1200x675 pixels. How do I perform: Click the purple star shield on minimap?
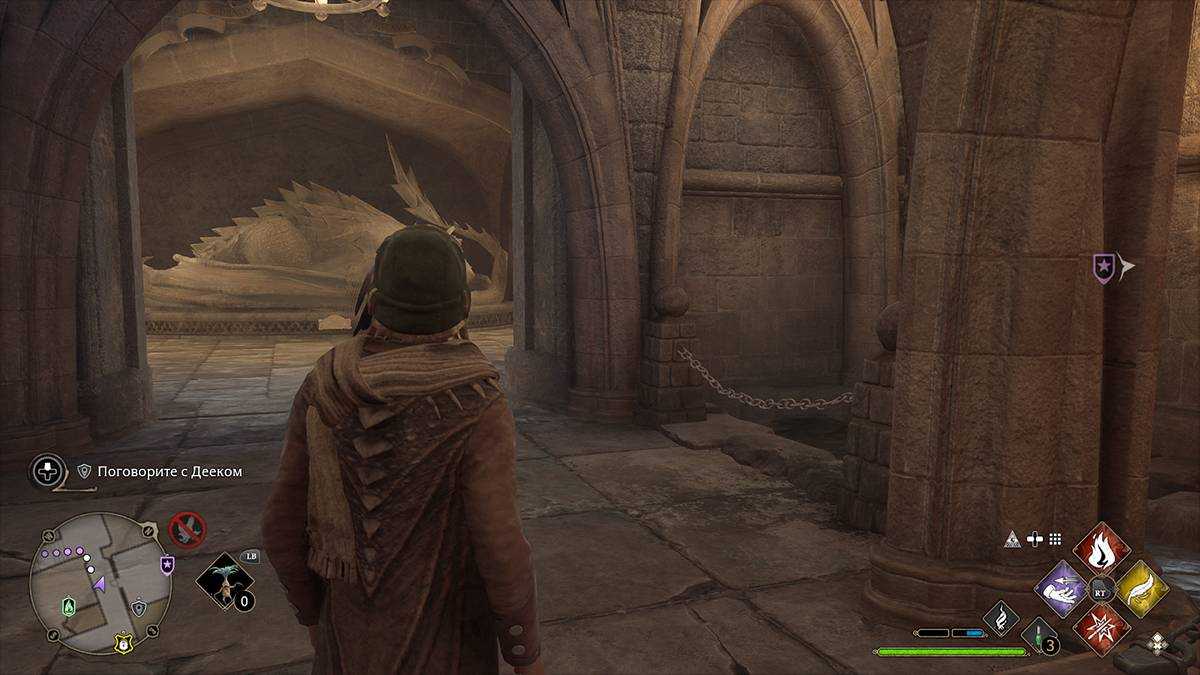[167, 566]
